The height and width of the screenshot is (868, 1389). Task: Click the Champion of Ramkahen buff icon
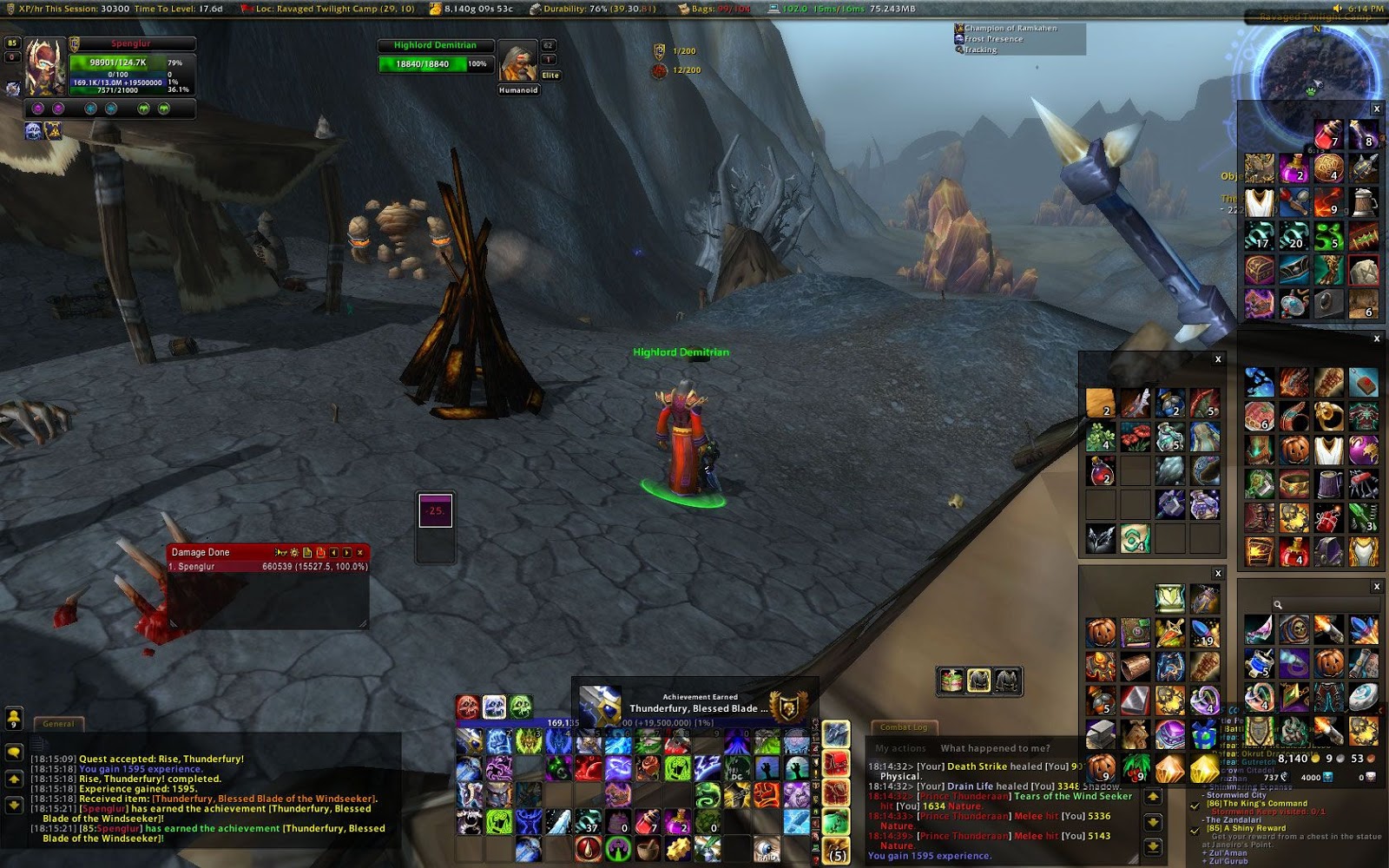960,29
